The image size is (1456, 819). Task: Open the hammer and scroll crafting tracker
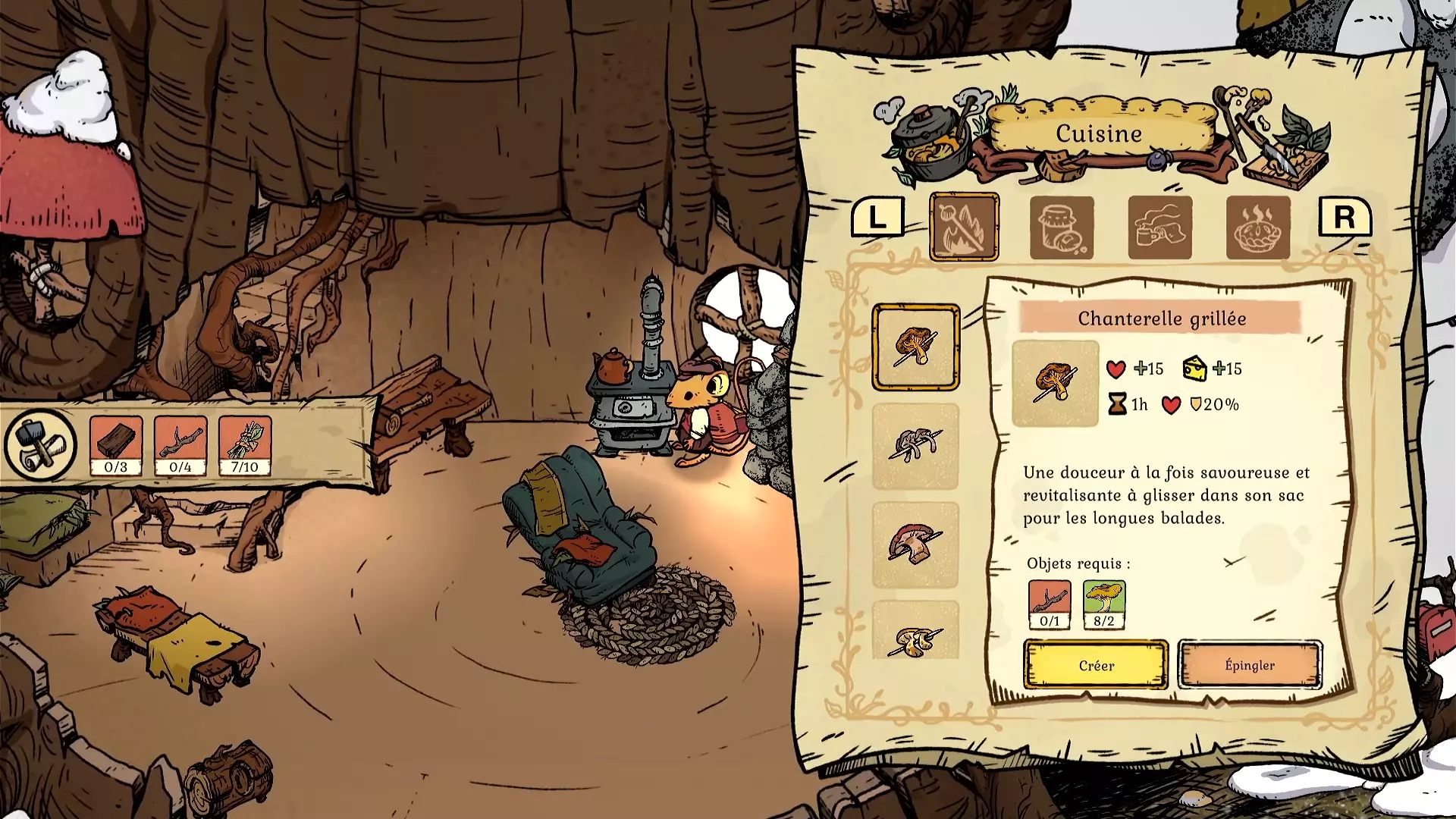click(x=40, y=445)
